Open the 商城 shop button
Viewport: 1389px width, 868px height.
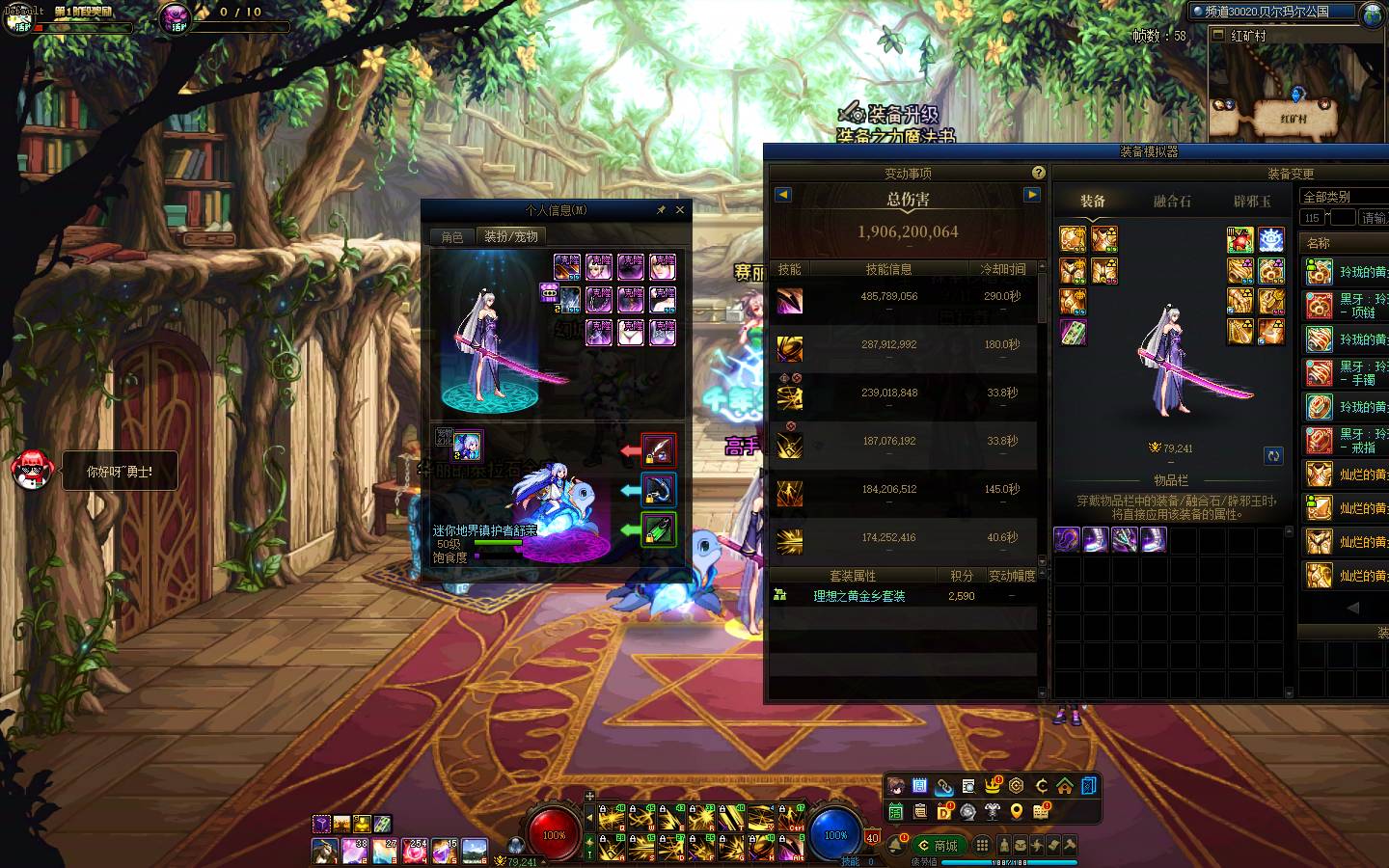(x=938, y=846)
